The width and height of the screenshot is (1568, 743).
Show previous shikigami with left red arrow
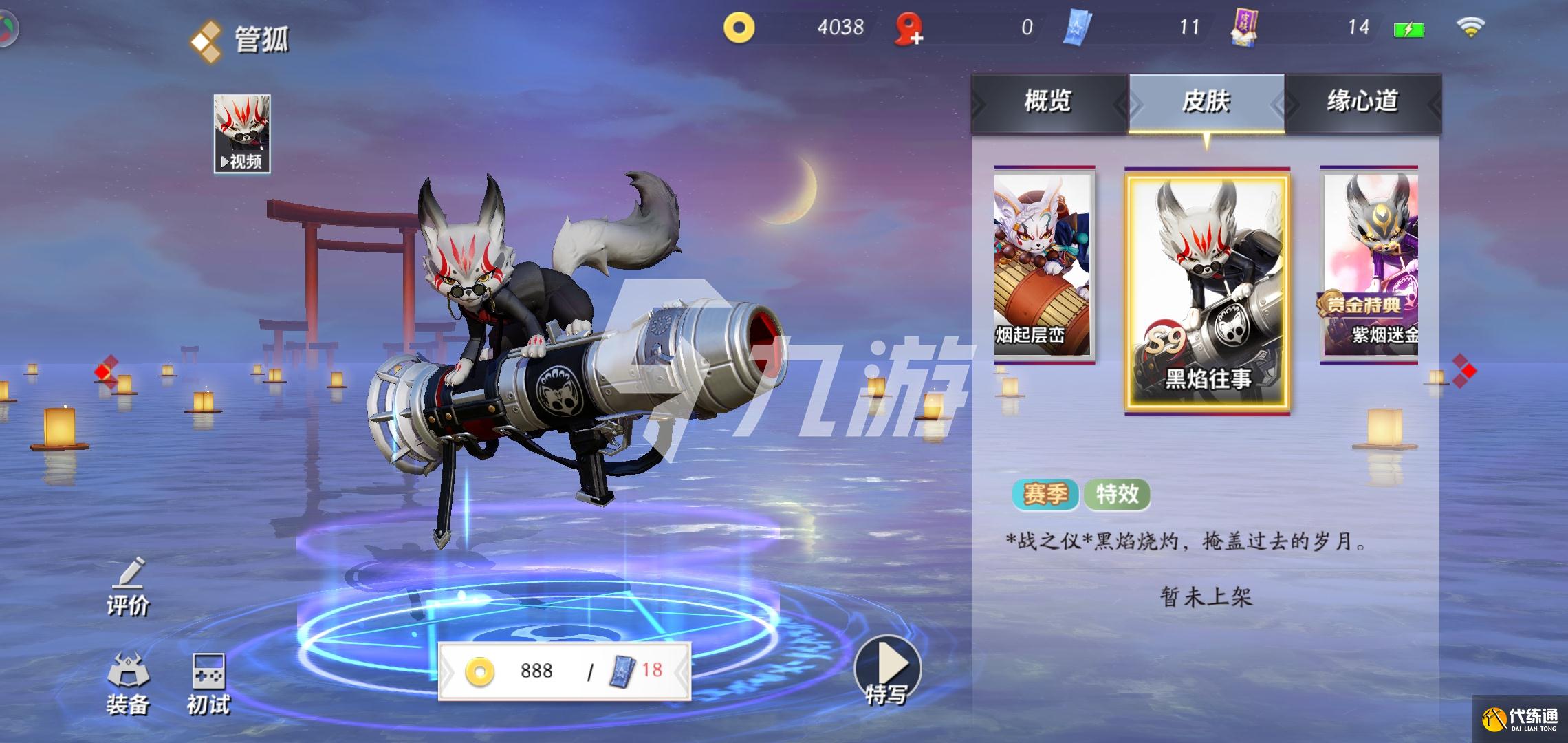pos(103,371)
